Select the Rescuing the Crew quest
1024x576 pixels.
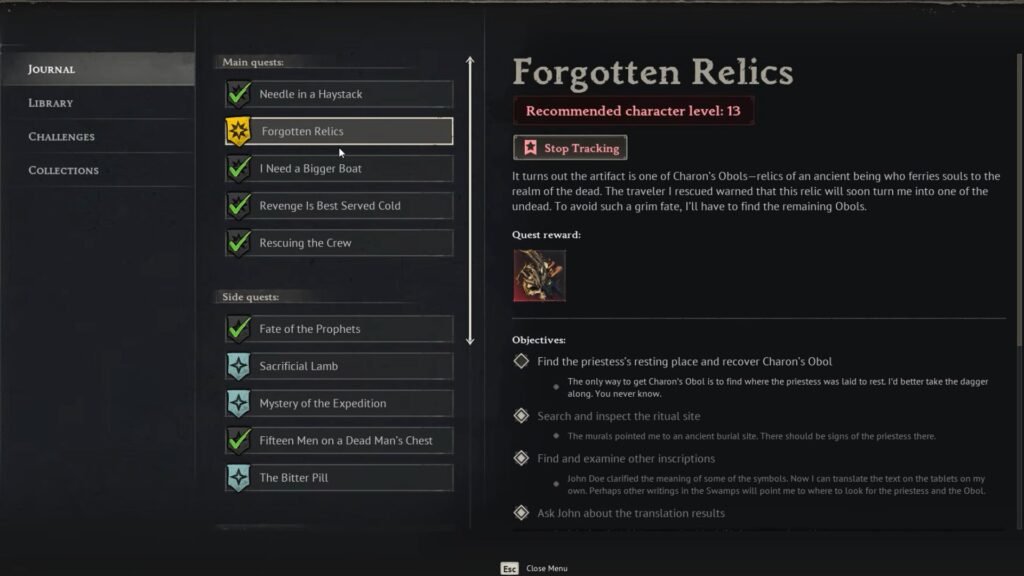[x=338, y=243]
